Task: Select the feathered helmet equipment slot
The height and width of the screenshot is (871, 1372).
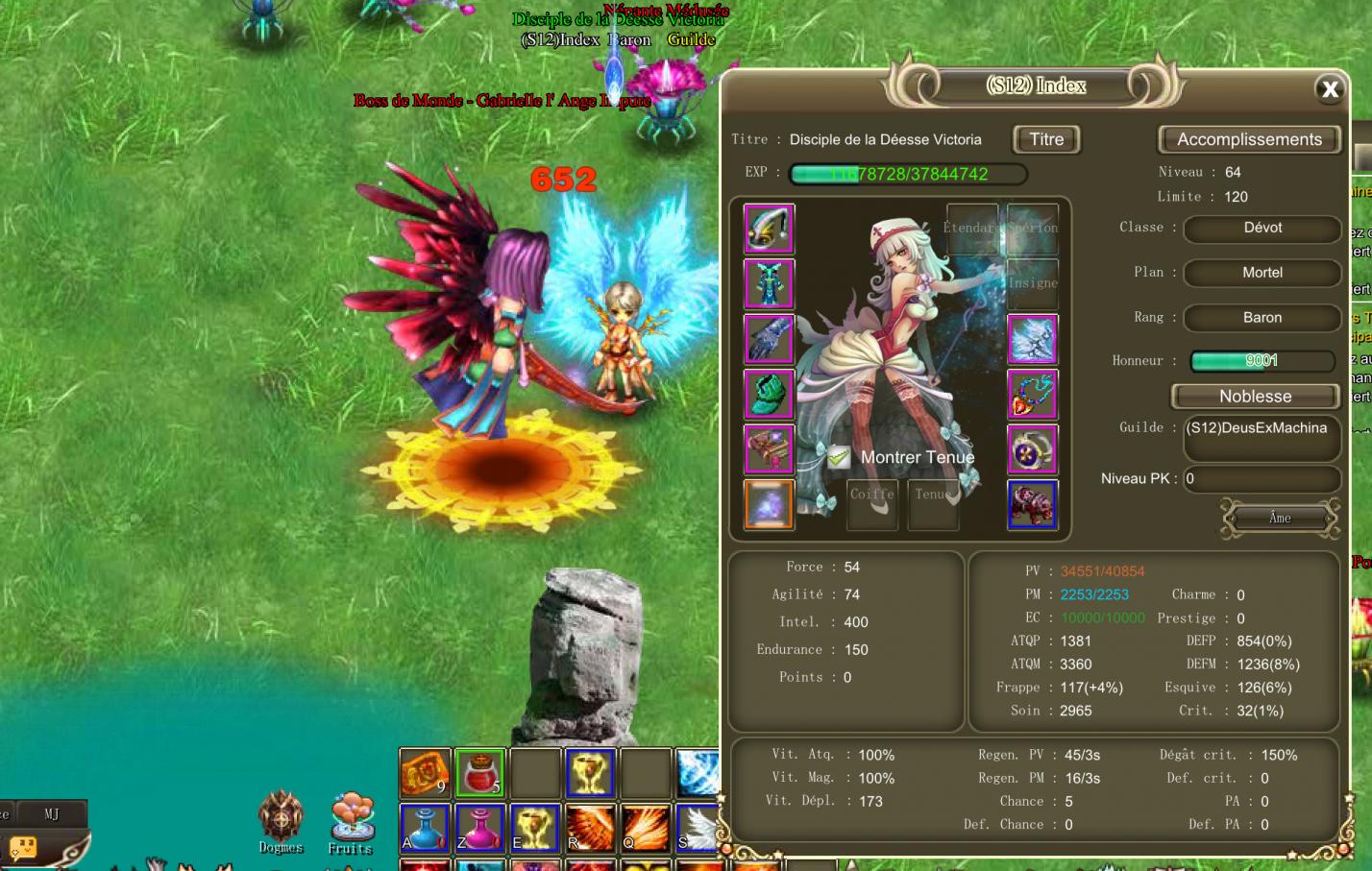Action: (x=769, y=229)
